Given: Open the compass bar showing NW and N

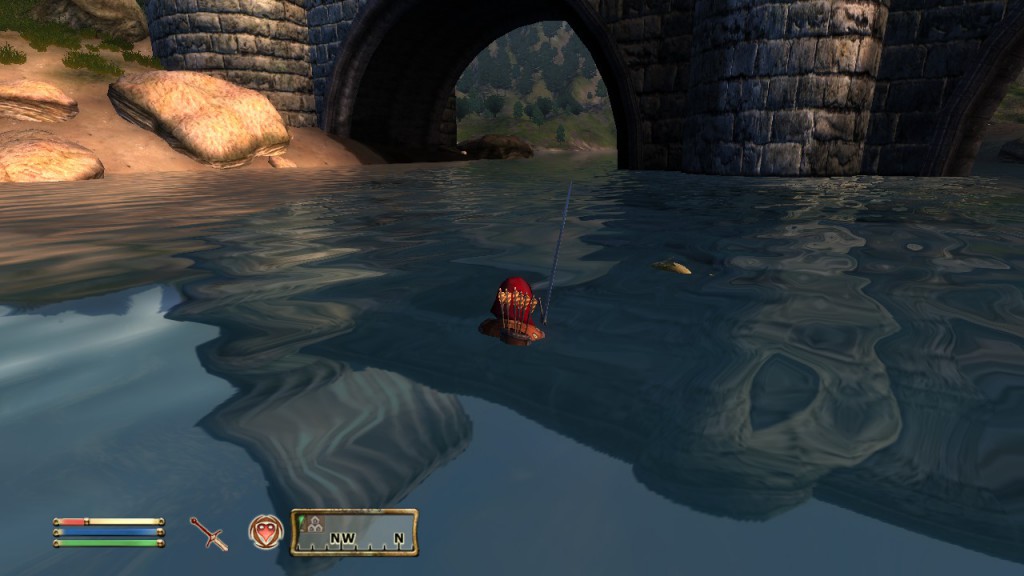Looking at the screenshot, I should click(354, 533).
